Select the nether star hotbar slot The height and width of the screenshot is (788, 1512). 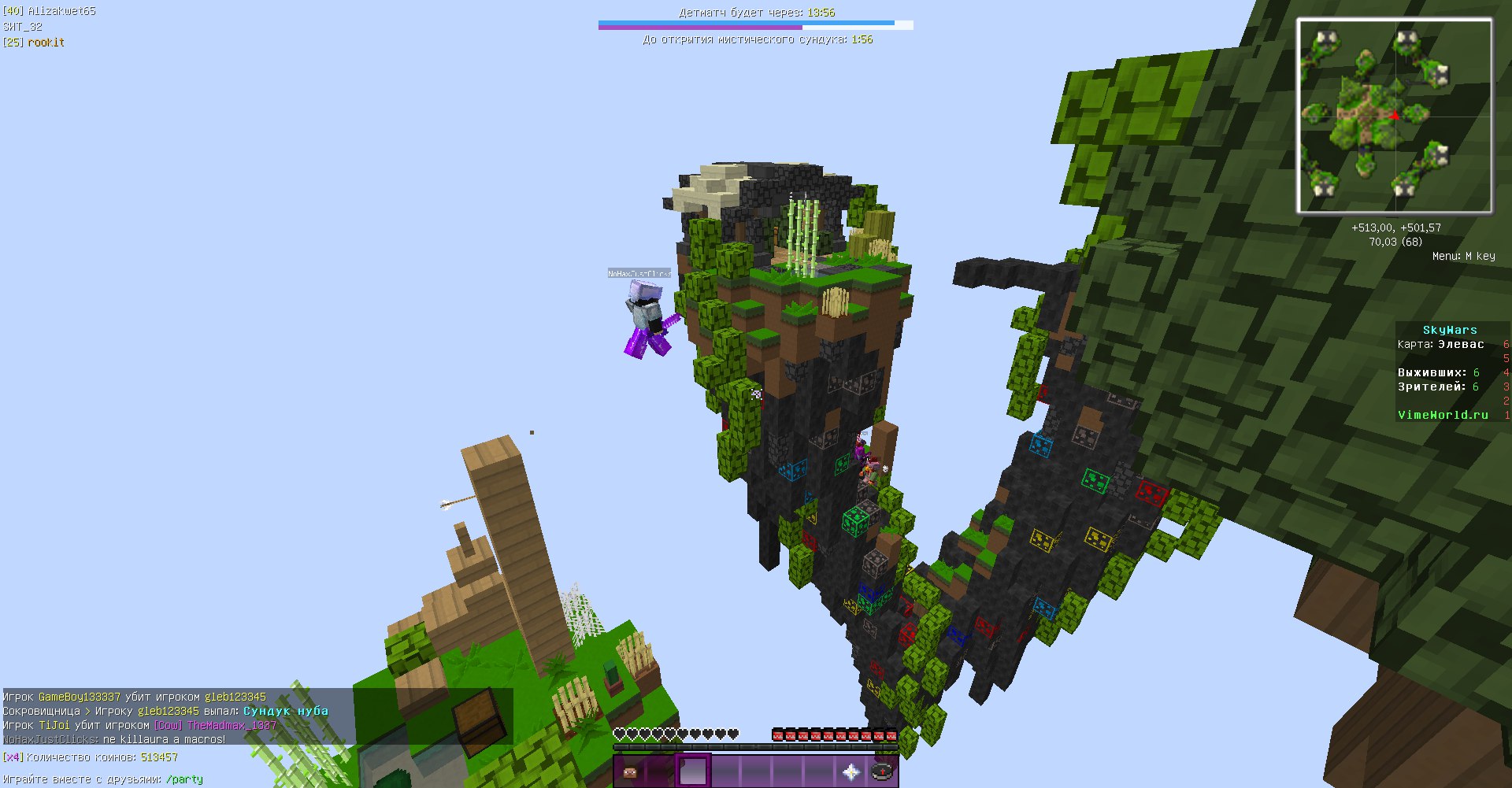(x=851, y=771)
